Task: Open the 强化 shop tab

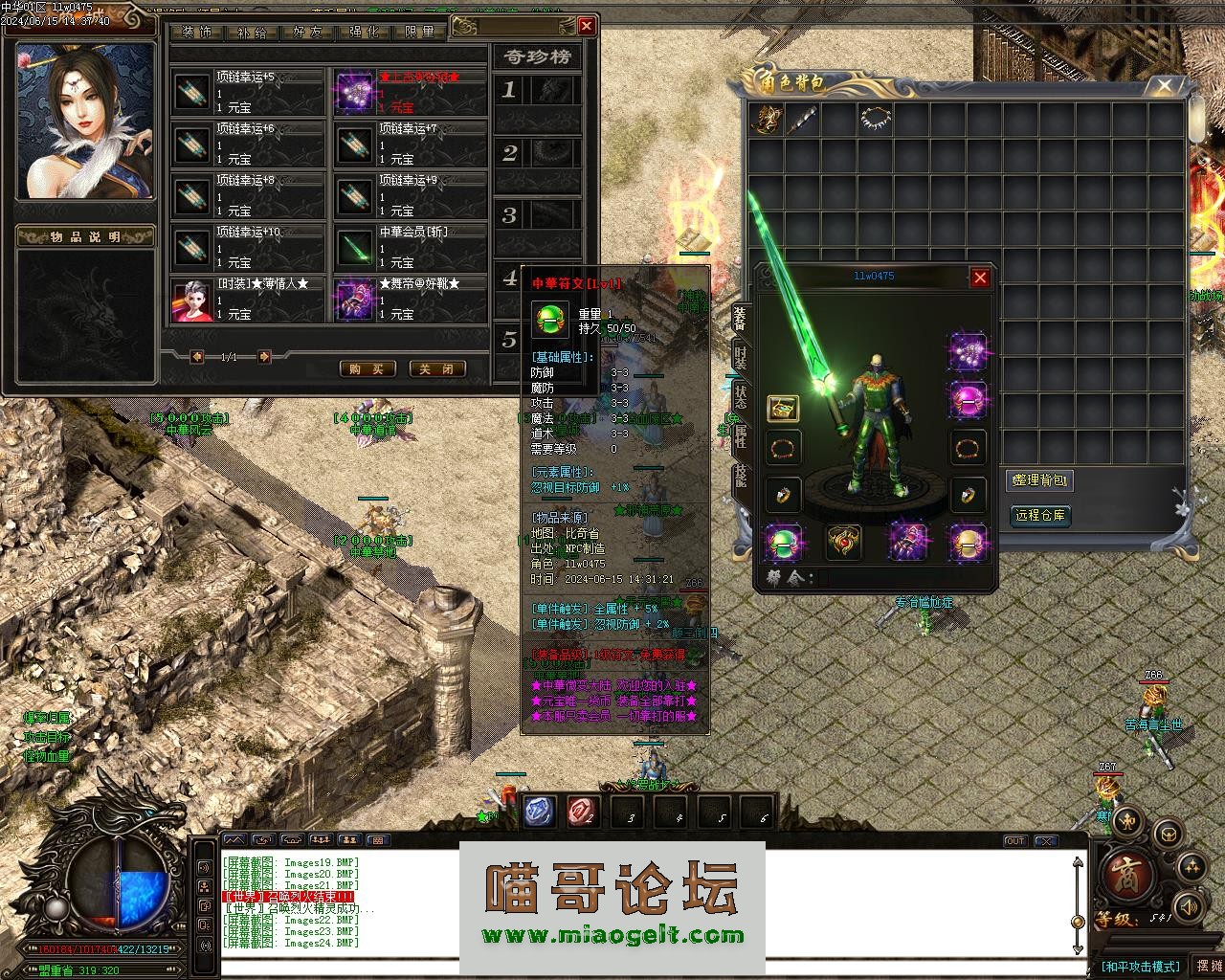Action: (364, 32)
